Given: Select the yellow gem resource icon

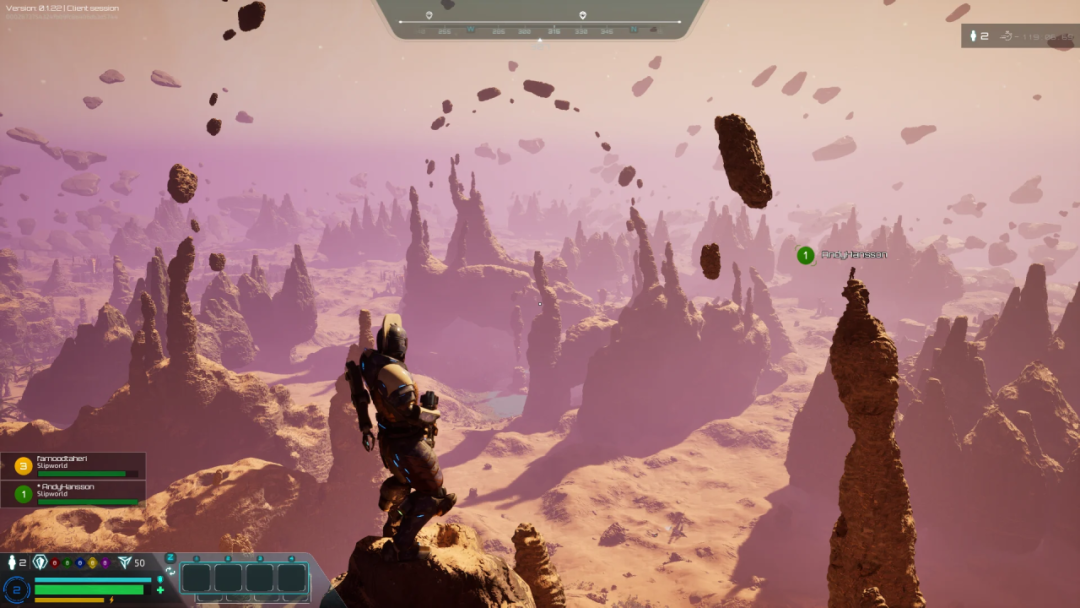Looking at the screenshot, I should click(x=92, y=563).
